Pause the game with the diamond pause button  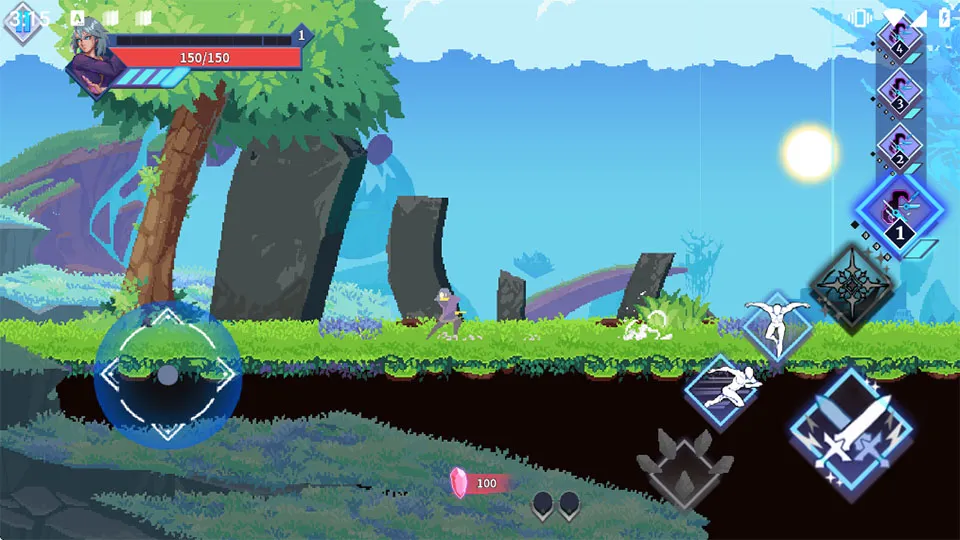click(x=21, y=22)
